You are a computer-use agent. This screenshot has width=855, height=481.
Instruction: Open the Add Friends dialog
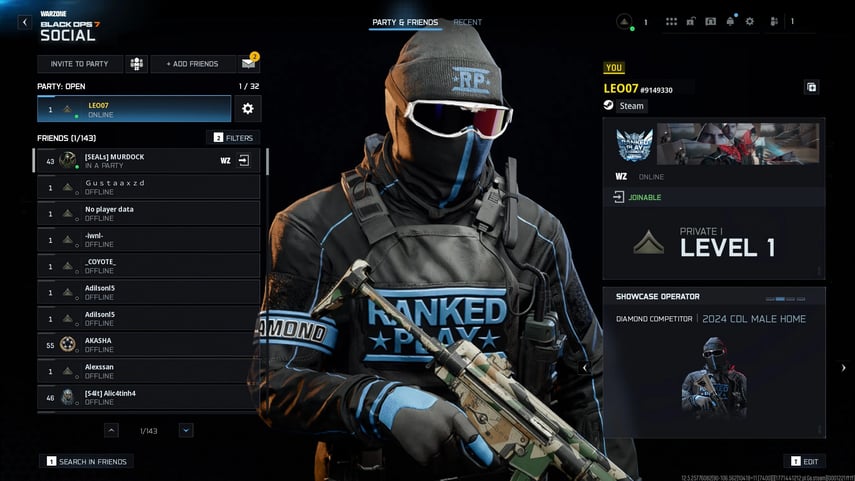pyautogui.click(x=192, y=64)
